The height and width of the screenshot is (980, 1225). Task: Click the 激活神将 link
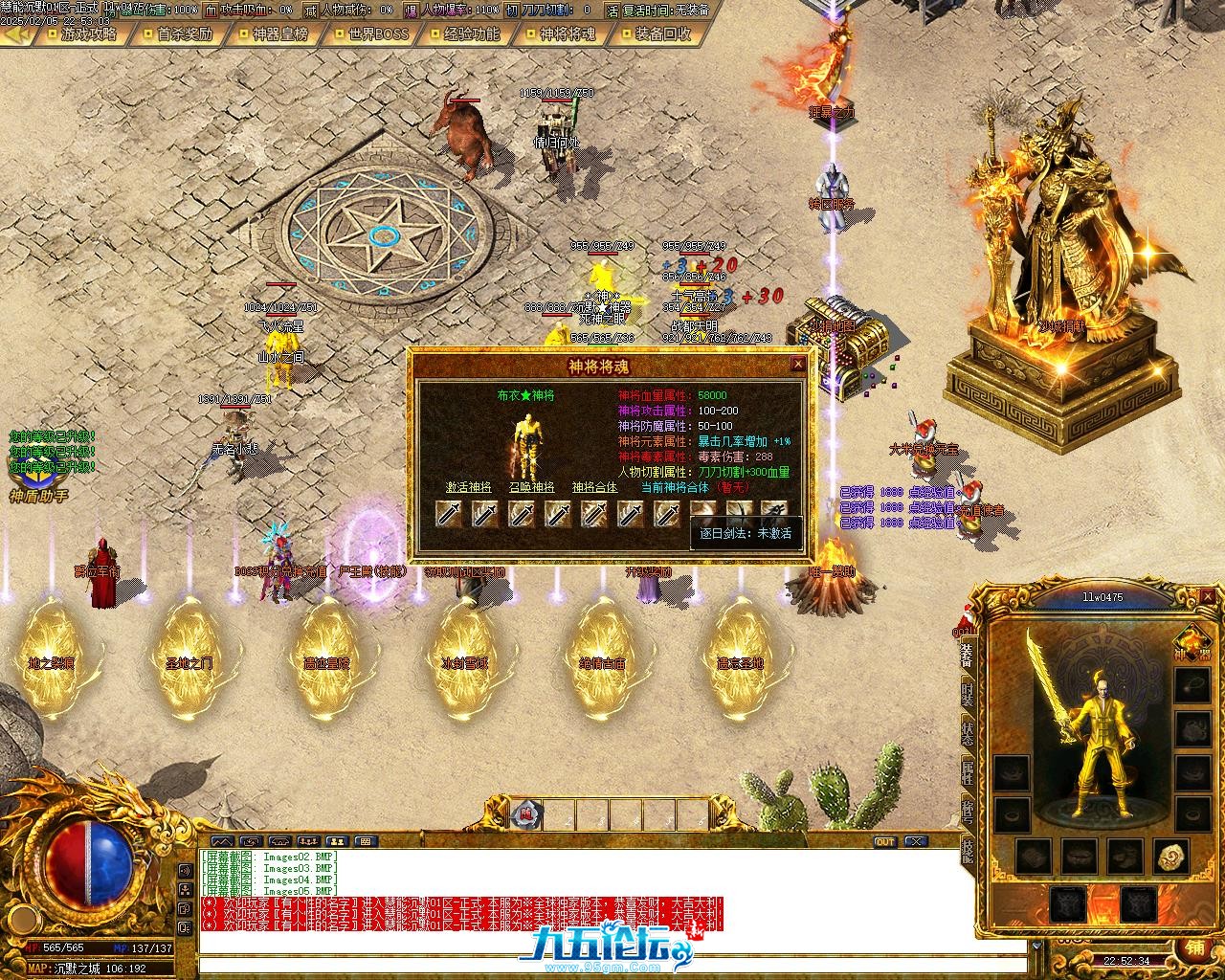pyautogui.click(x=468, y=487)
